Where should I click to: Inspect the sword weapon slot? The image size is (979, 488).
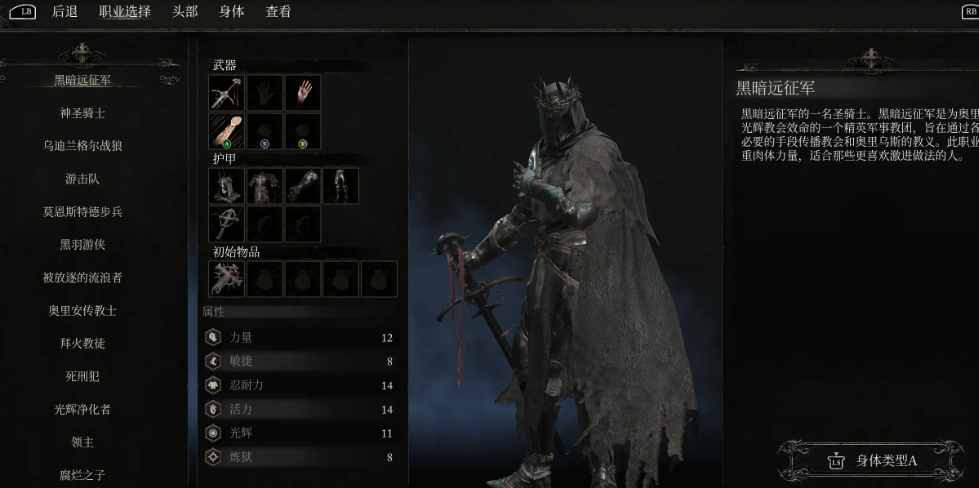point(226,93)
